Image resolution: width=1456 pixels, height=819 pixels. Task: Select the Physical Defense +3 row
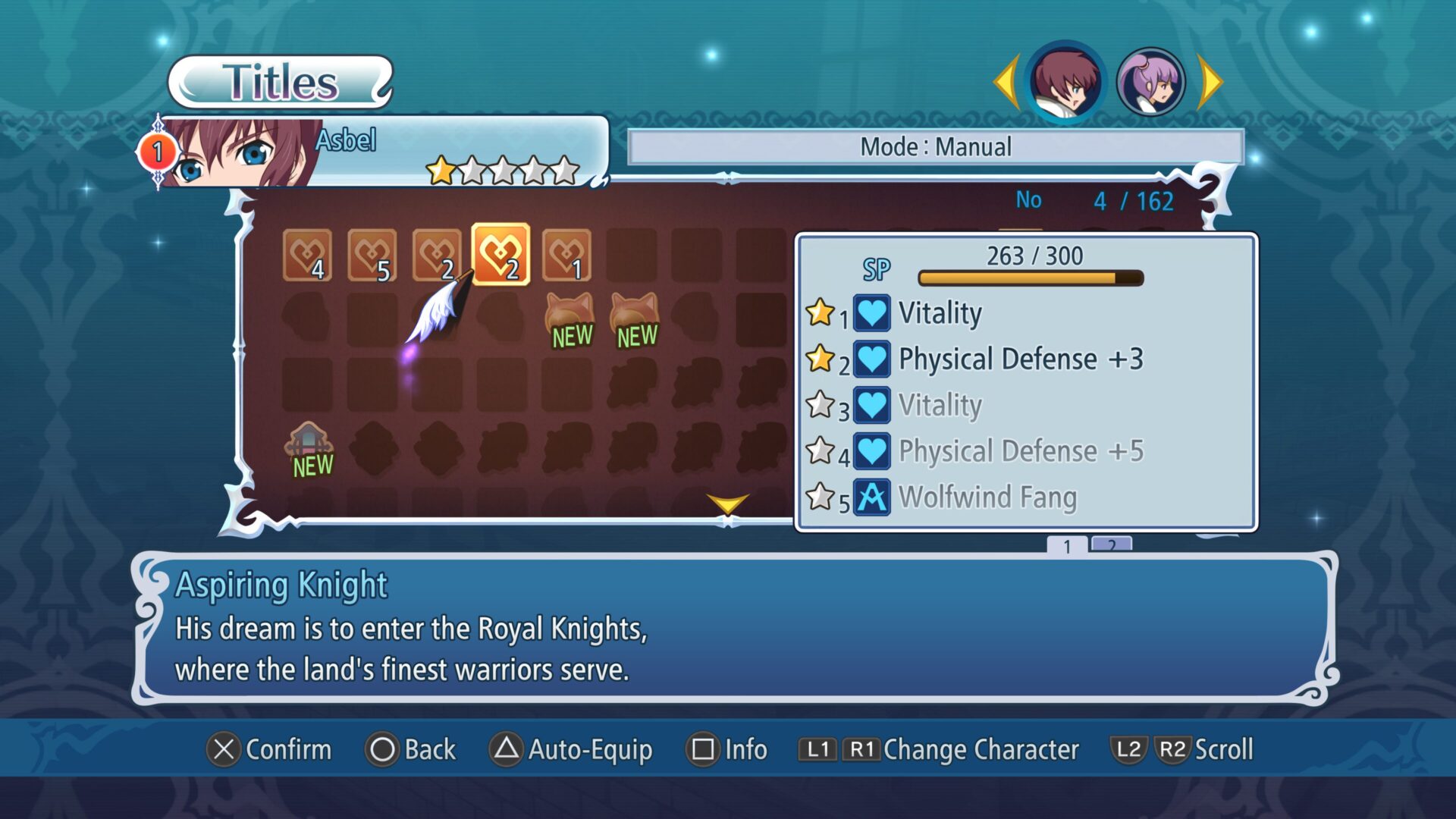pyautogui.click(x=1020, y=359)
